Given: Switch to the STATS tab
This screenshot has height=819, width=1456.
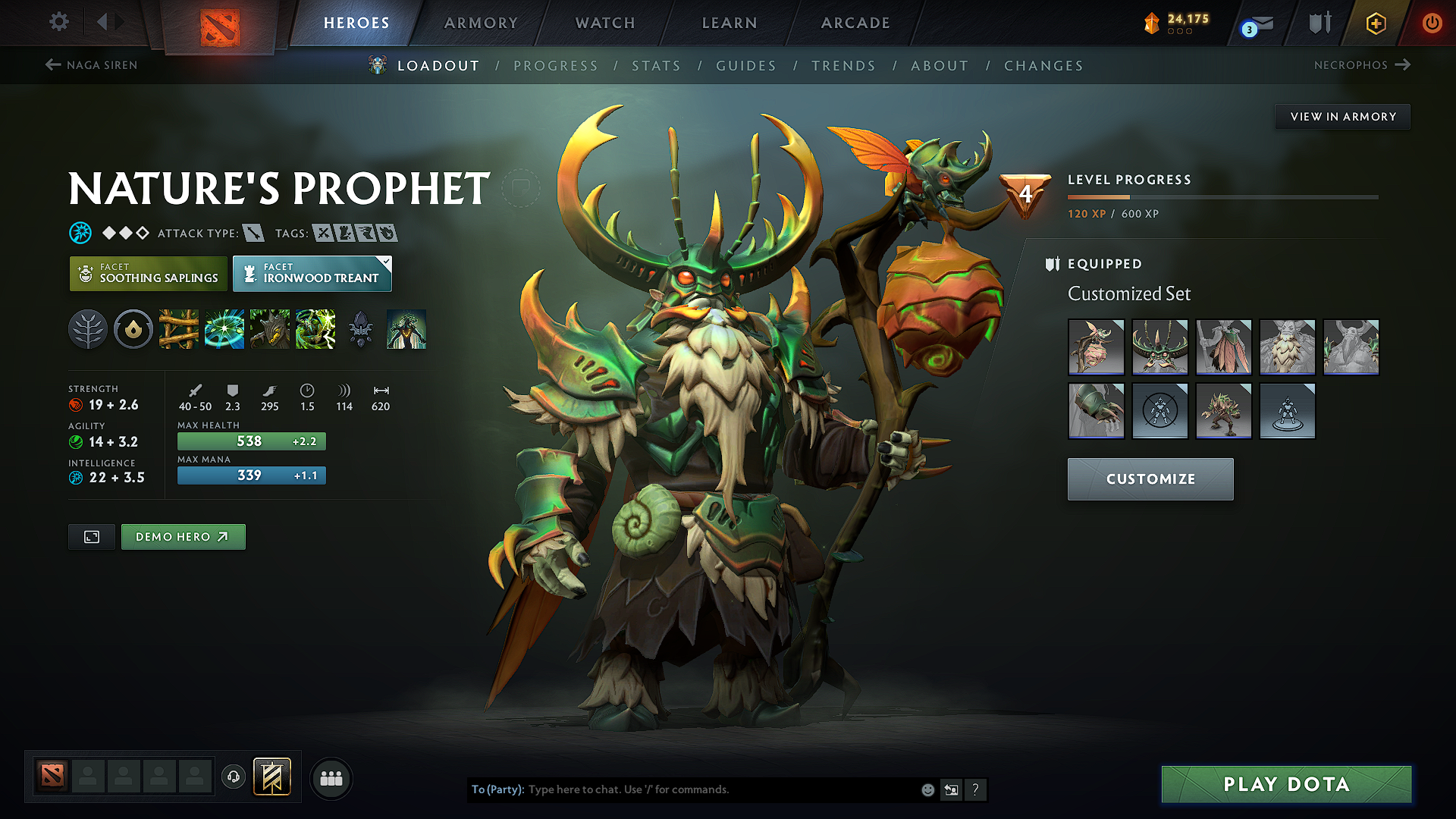Looking at the screenshot, I should [x=655, y=65].
